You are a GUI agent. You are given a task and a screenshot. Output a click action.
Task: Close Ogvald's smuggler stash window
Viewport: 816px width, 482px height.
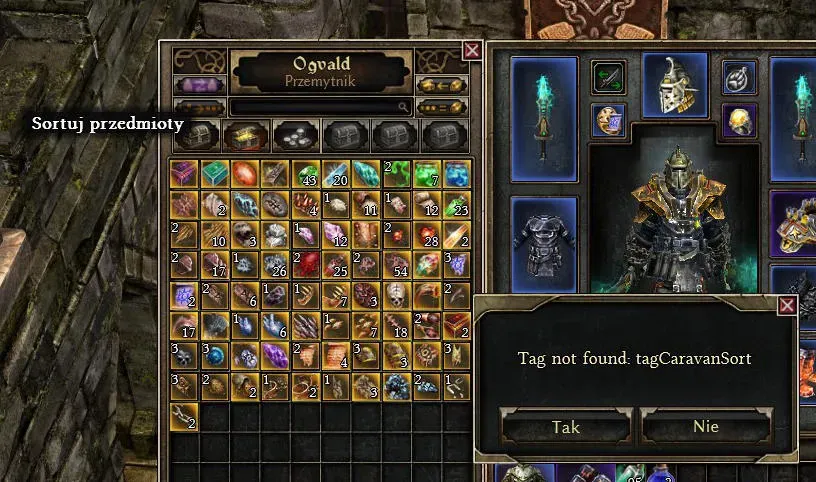472,50
